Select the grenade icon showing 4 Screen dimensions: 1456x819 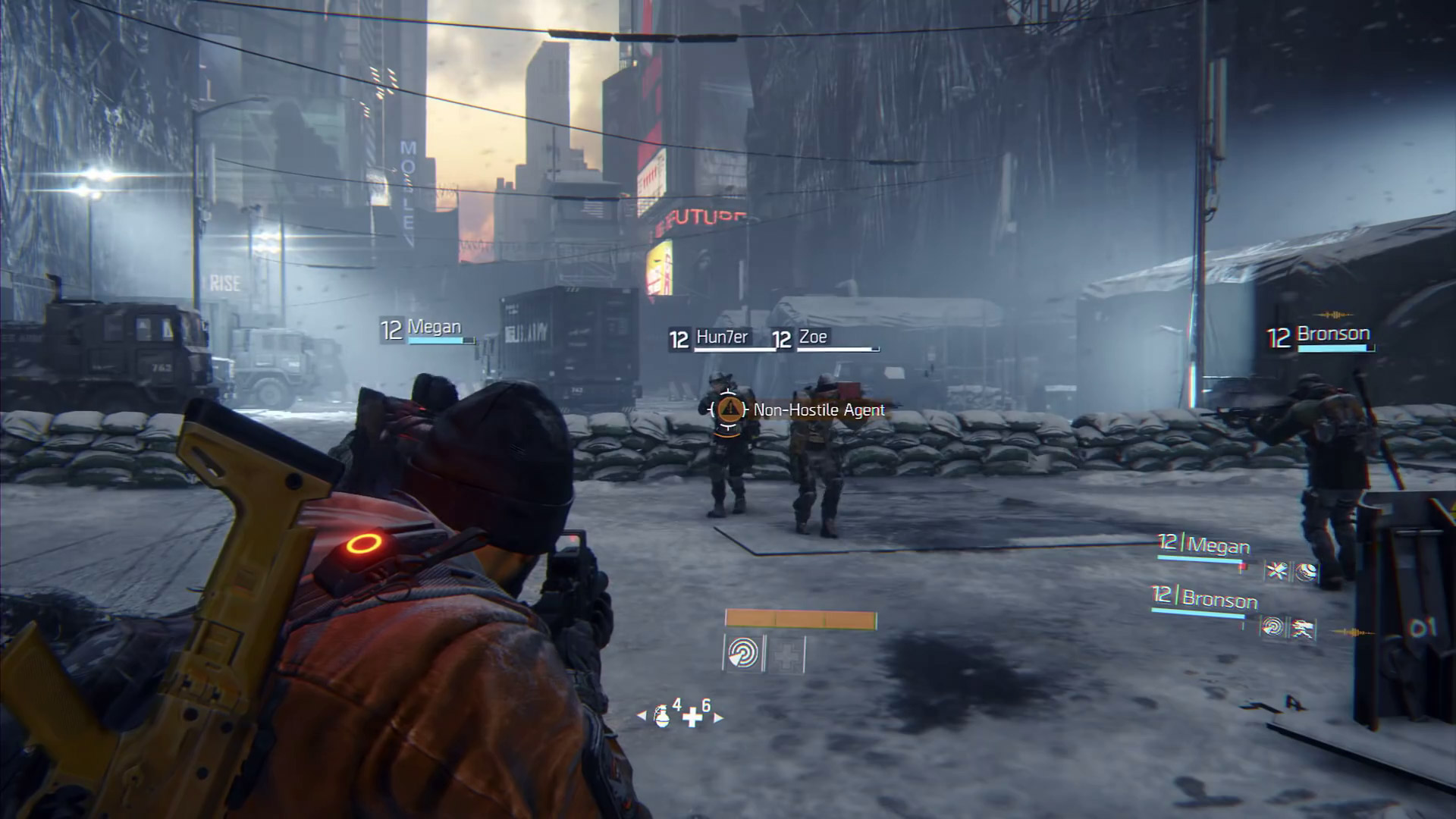point(662,715)
